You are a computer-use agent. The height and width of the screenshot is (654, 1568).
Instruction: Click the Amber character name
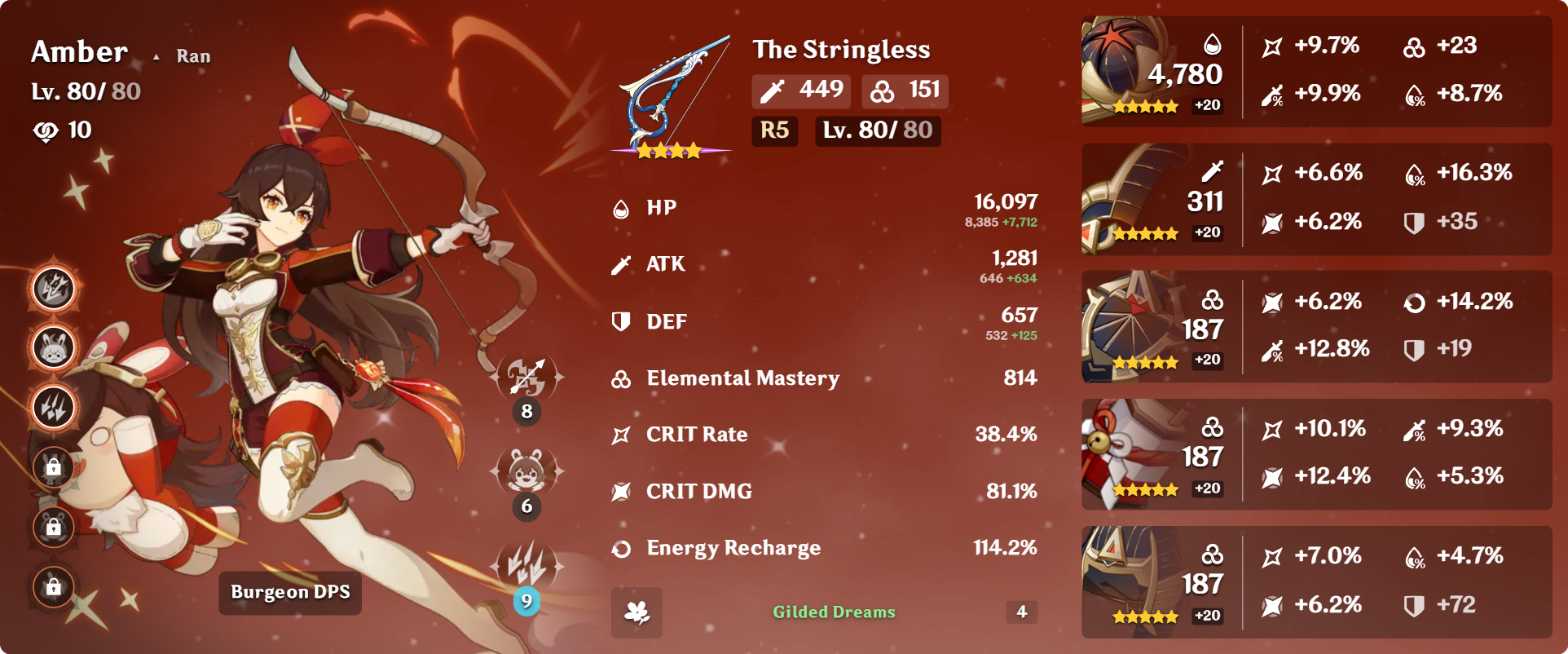[79, 52]
